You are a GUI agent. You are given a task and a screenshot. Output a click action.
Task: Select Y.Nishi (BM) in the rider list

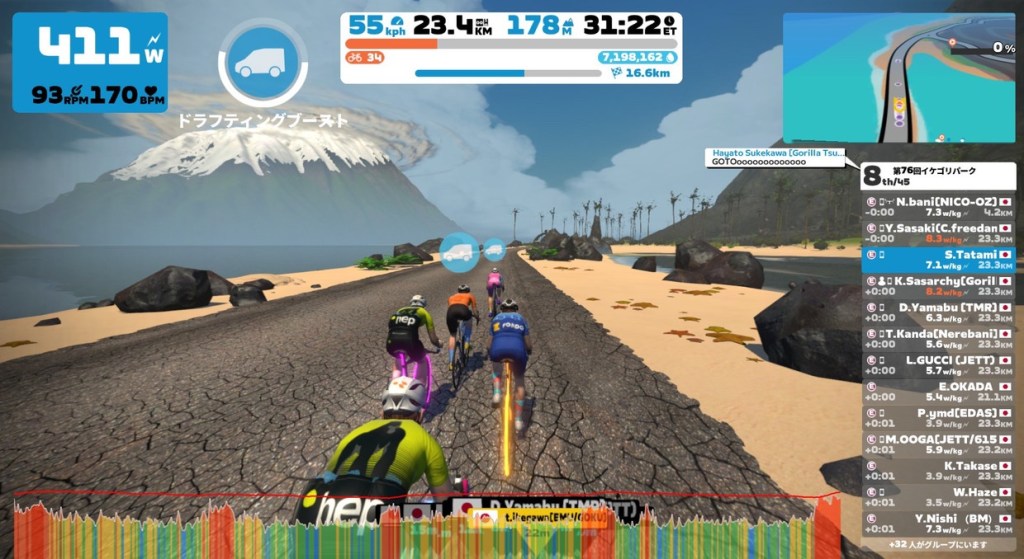click(x=938, y=523)
